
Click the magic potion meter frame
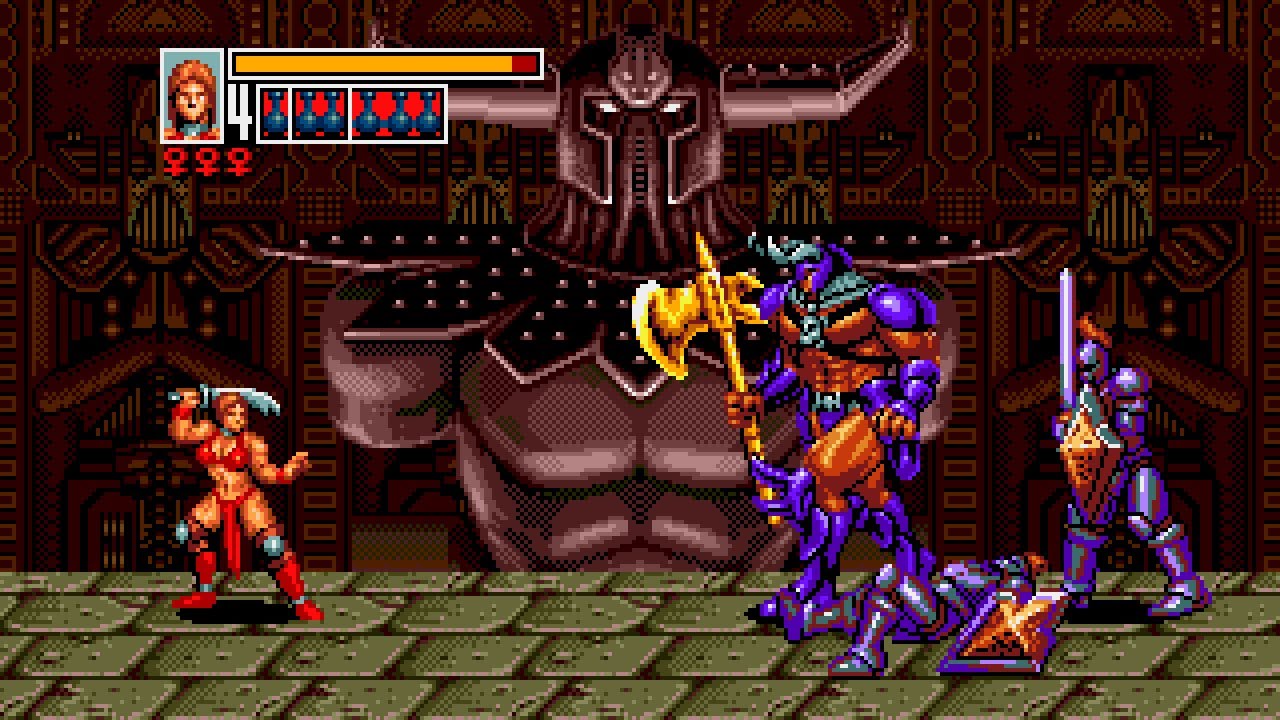350,113
